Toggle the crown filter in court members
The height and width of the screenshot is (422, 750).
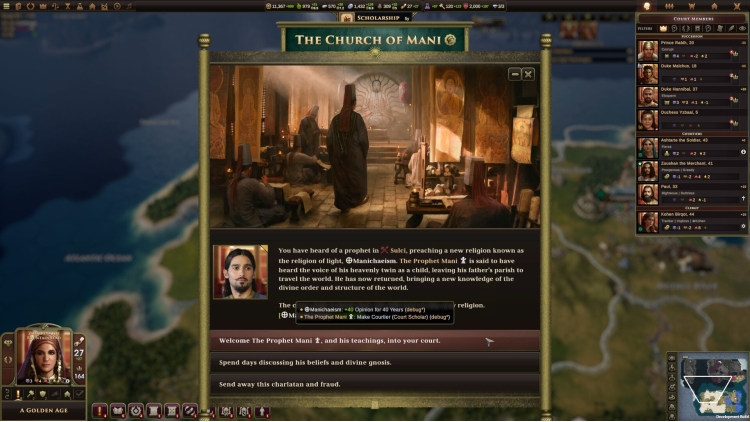(662, 27)
